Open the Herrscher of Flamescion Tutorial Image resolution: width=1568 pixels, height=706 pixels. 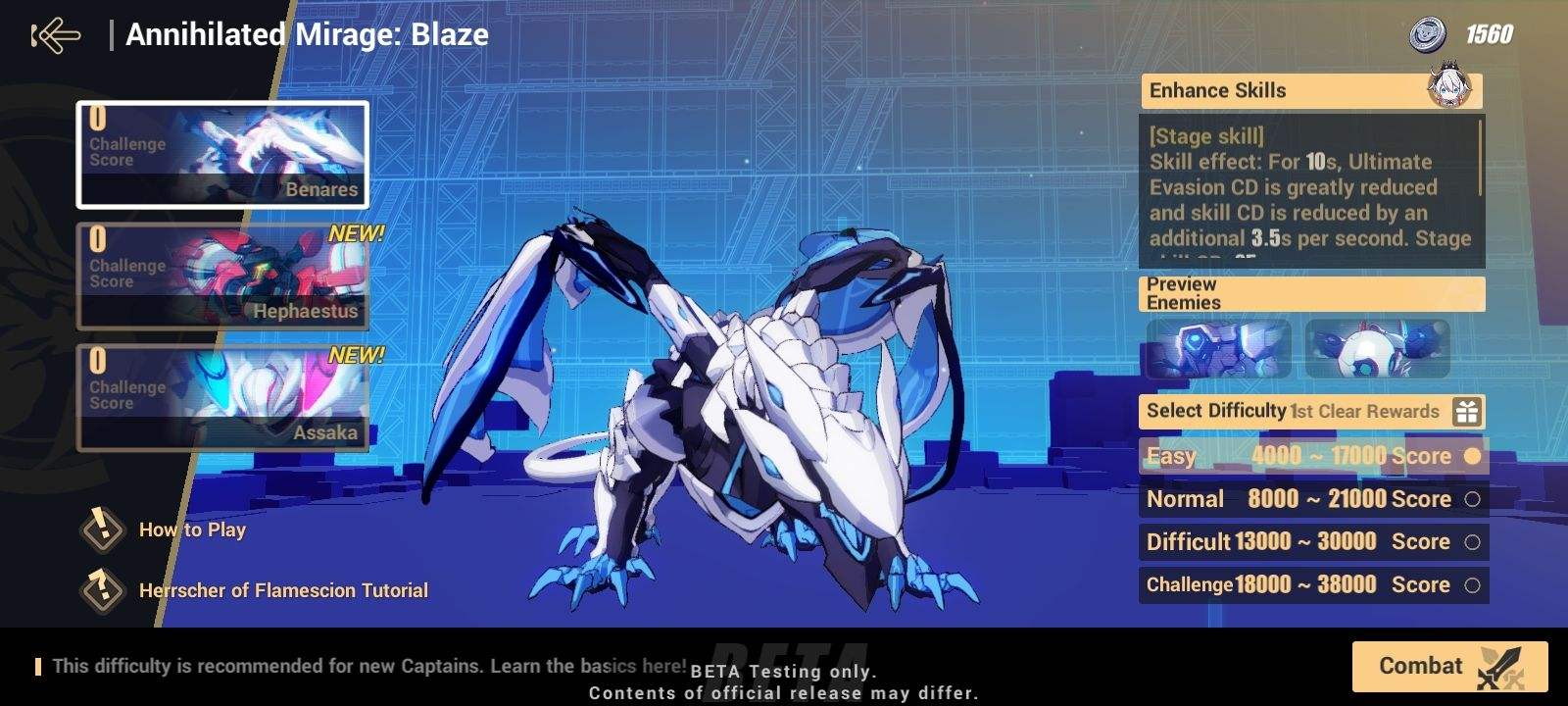click(282, 590)
